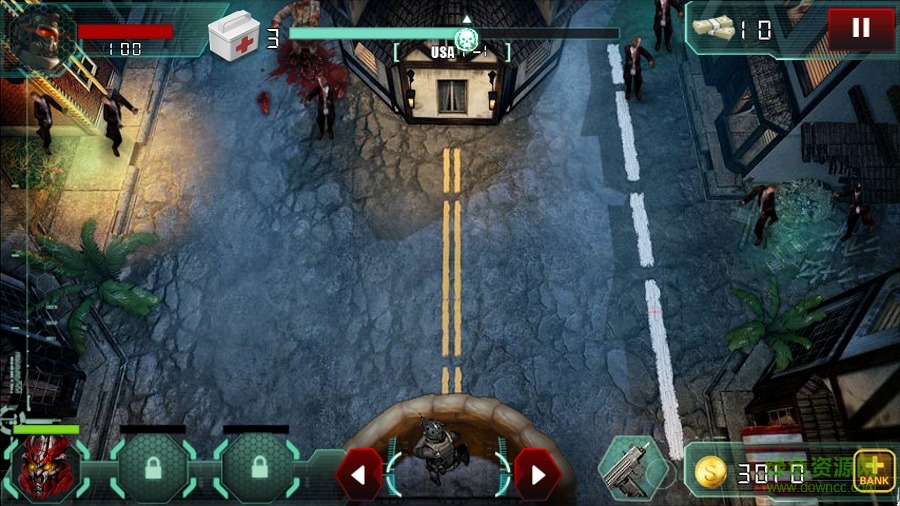
Task: Tap the soldier portrait avatar
Action: pyautogui.click(x=40, y=35)
